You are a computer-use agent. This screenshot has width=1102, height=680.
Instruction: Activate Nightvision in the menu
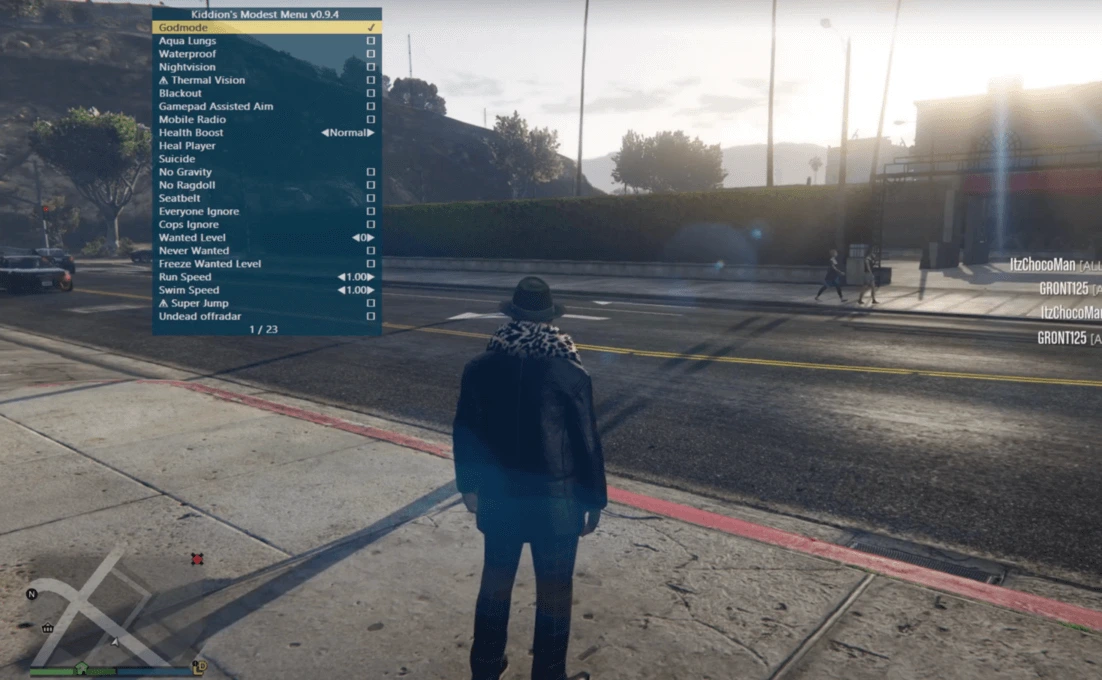[370, 67]
